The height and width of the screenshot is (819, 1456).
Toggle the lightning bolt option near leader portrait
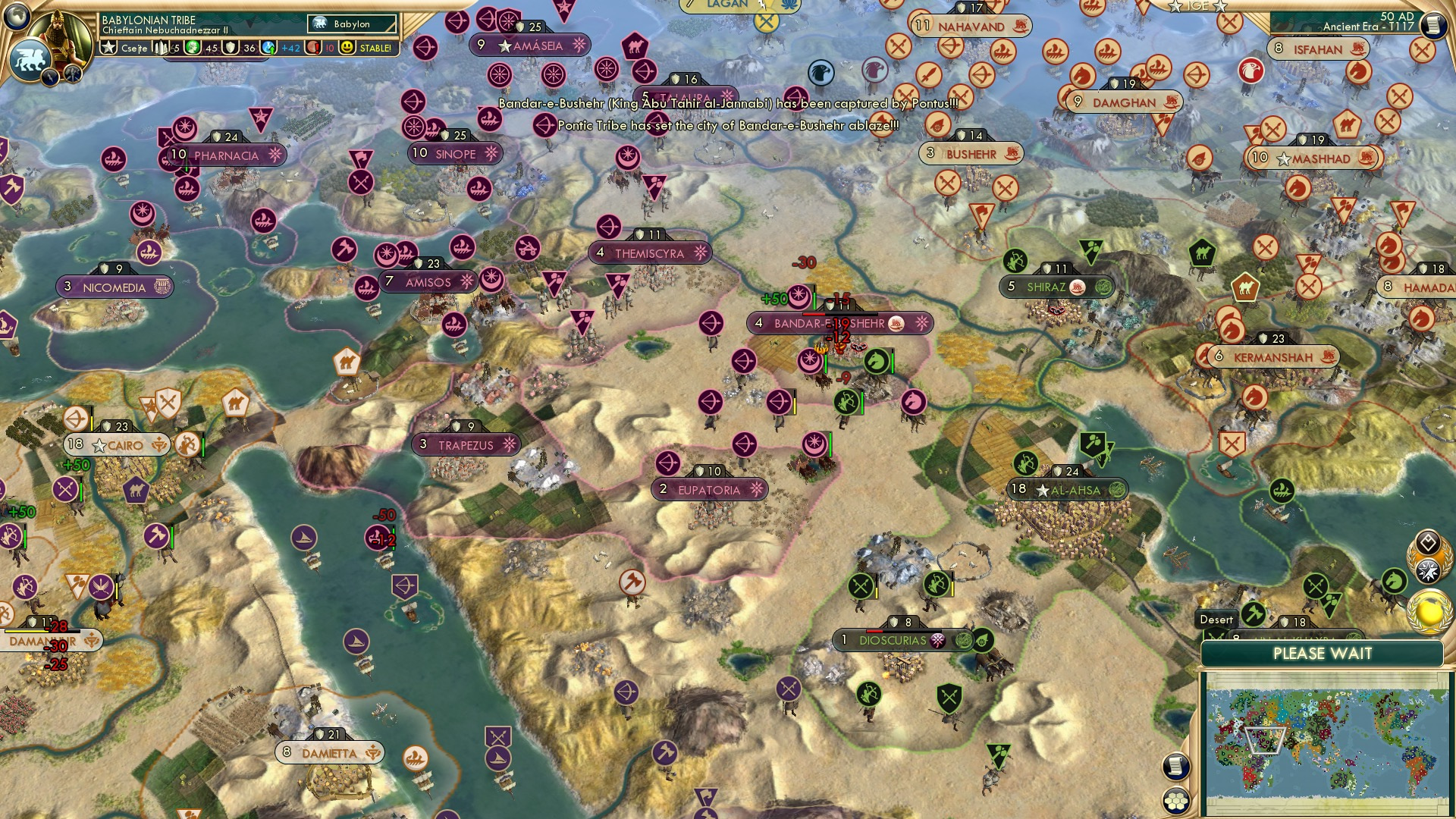49,77
